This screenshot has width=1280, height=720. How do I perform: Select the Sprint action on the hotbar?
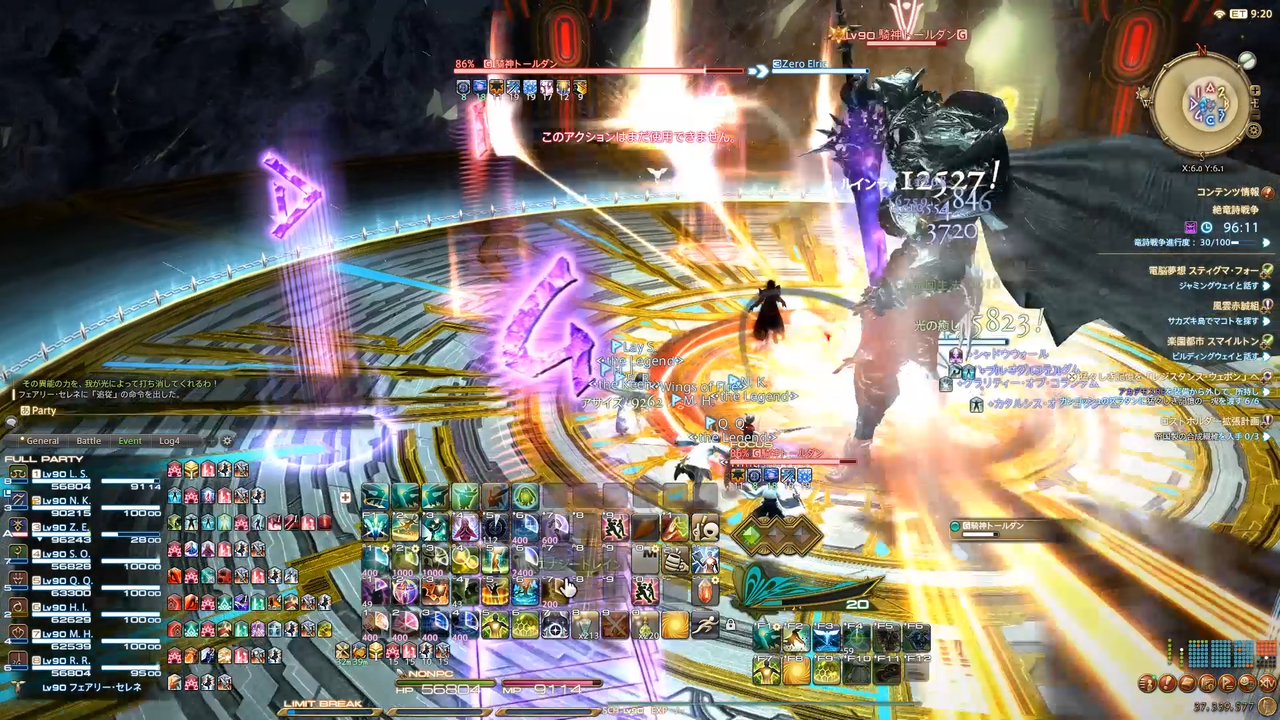pyautogui.click(x=705, y=624)
